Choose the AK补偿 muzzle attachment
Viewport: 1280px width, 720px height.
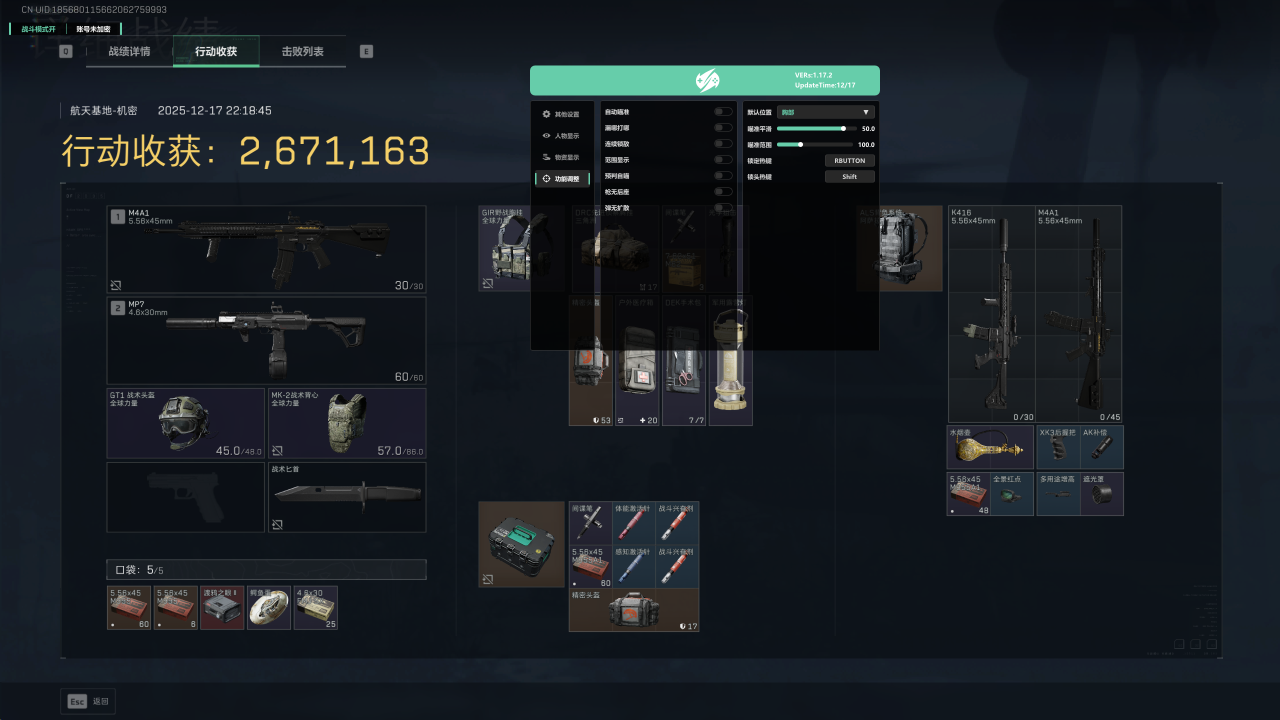coord(1102,447)
